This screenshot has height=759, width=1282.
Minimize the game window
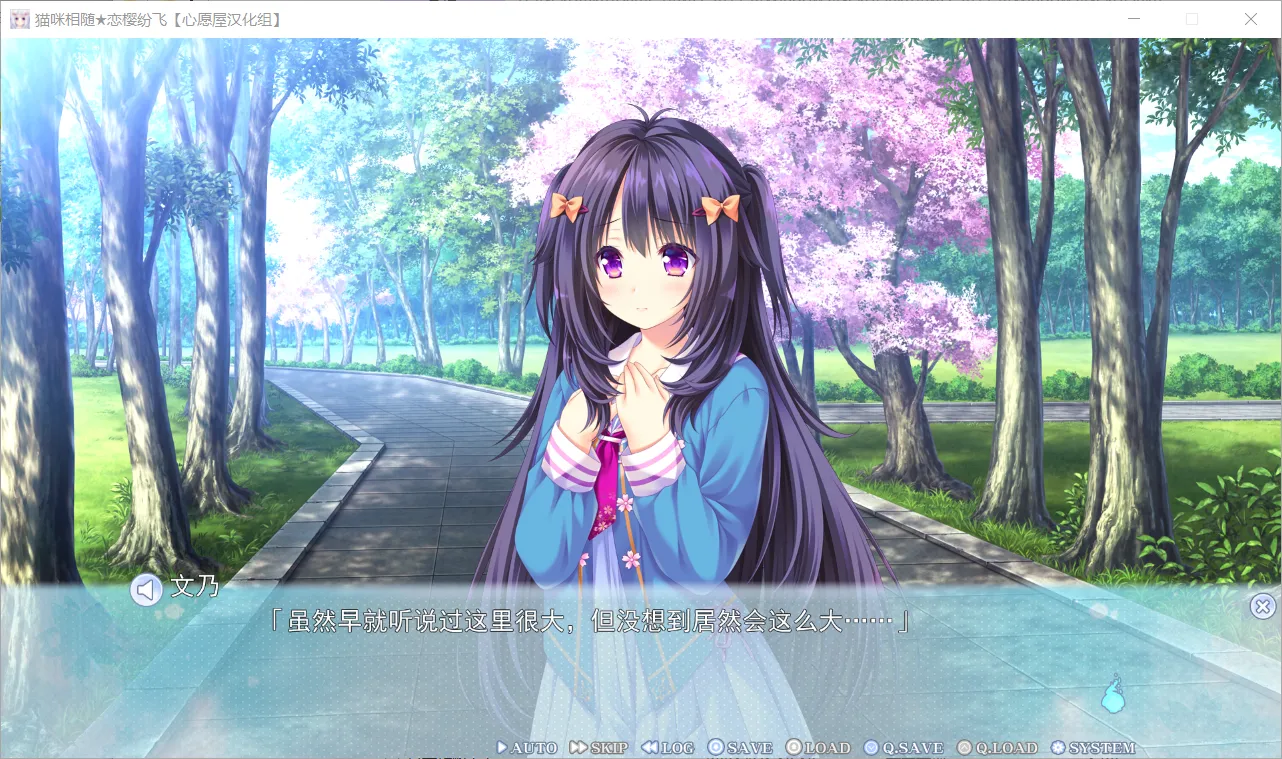click(1133, 19)
